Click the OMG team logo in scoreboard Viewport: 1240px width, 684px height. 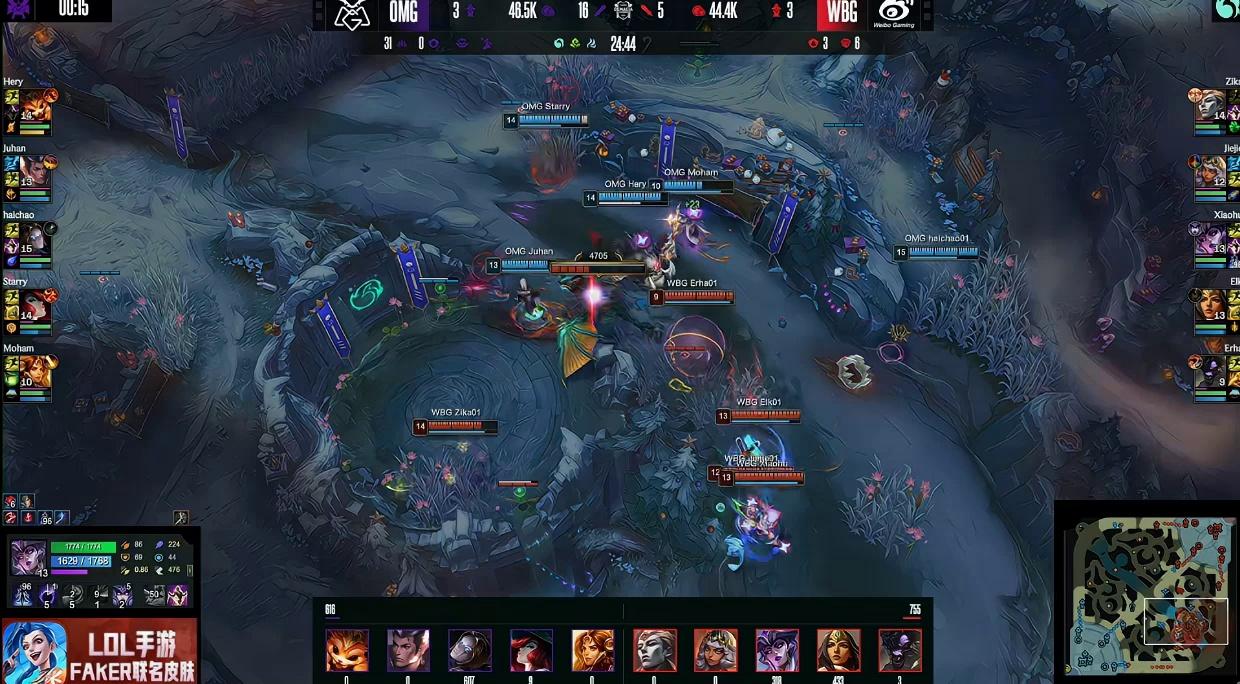pyautogui.click(x=351, y=13)
